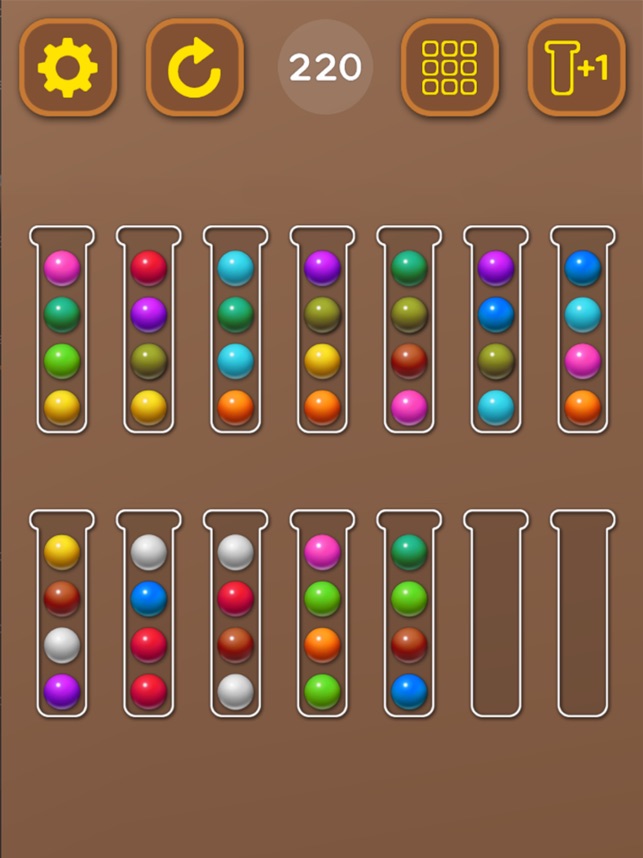Select the tube with two red balls at bottom

click(149, 614)
